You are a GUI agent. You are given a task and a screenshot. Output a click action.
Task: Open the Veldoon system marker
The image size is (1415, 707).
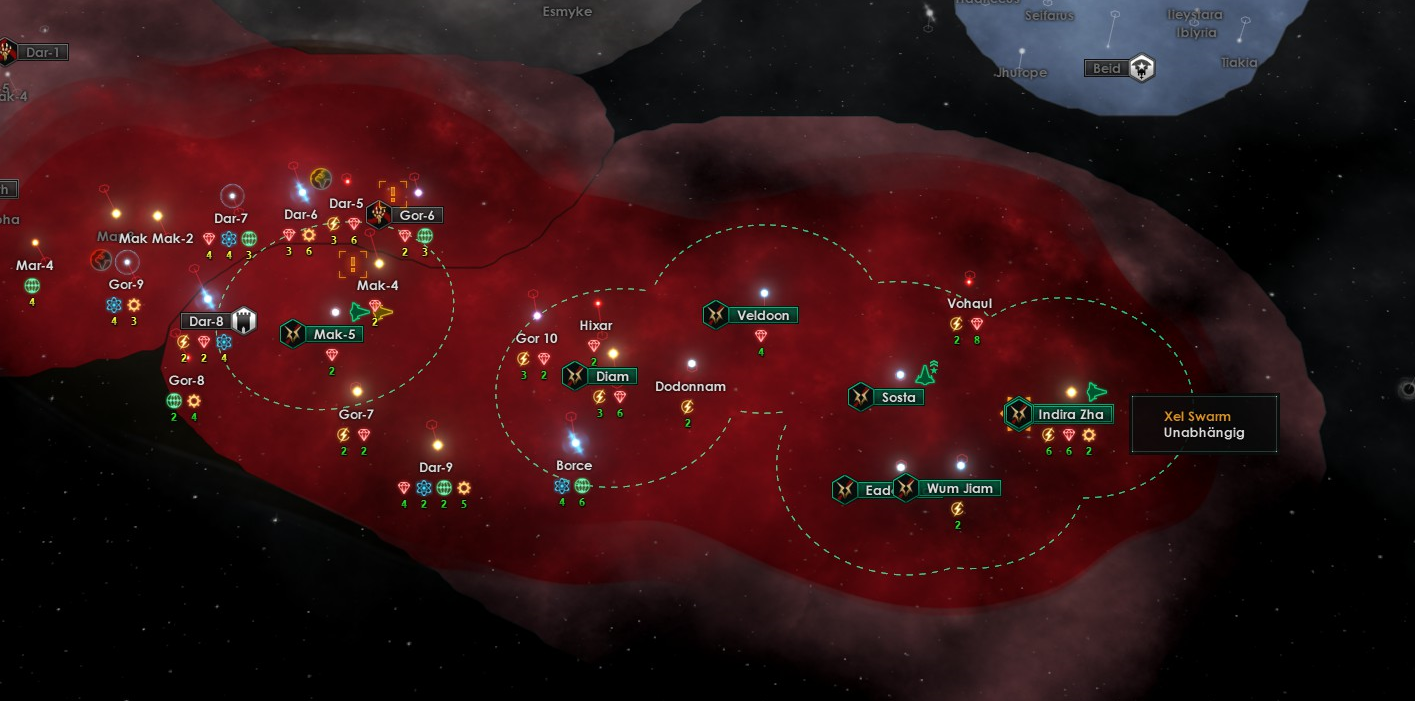[763, 316]
